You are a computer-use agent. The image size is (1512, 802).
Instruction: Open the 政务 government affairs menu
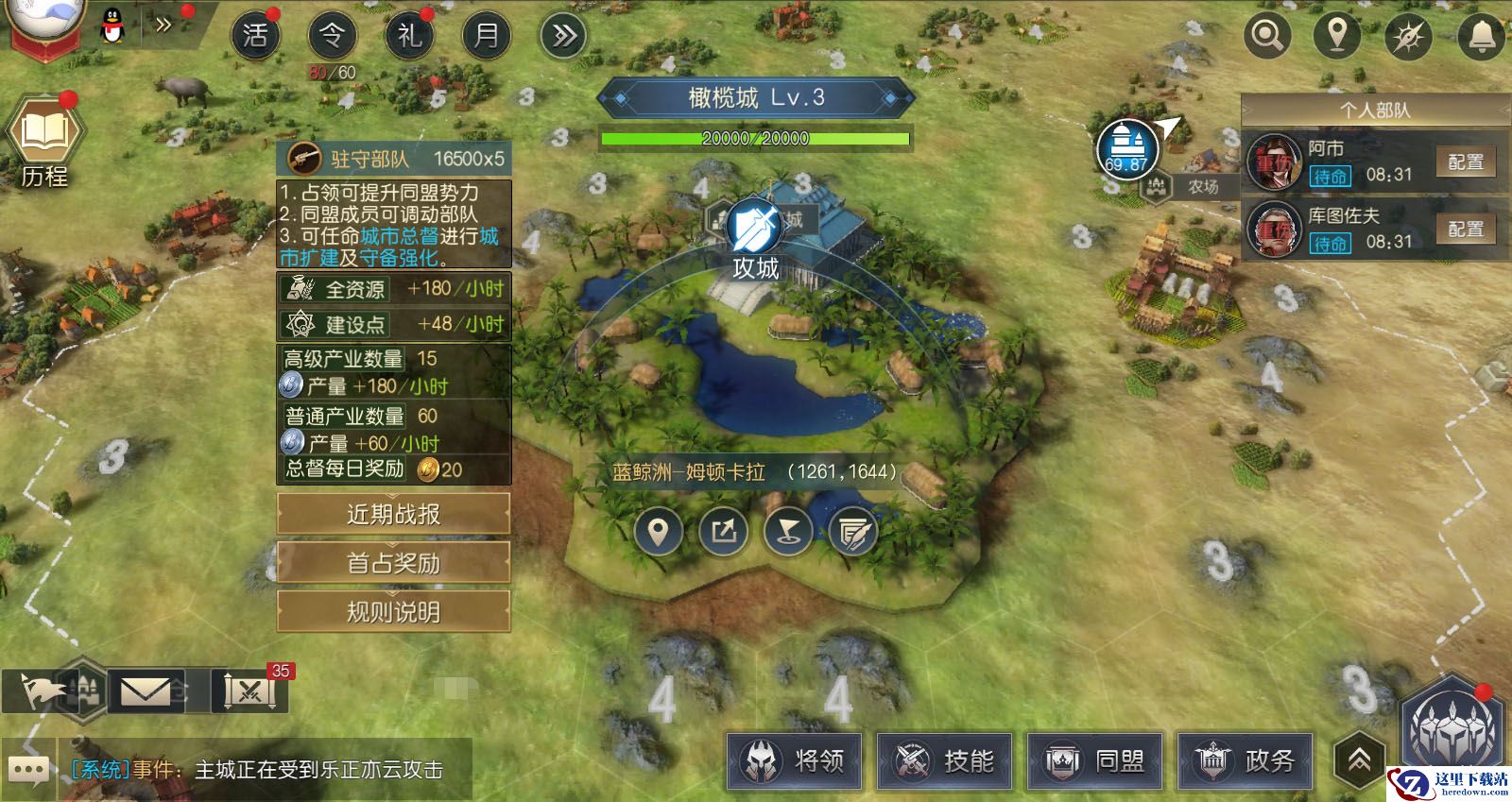(1246, 760)
